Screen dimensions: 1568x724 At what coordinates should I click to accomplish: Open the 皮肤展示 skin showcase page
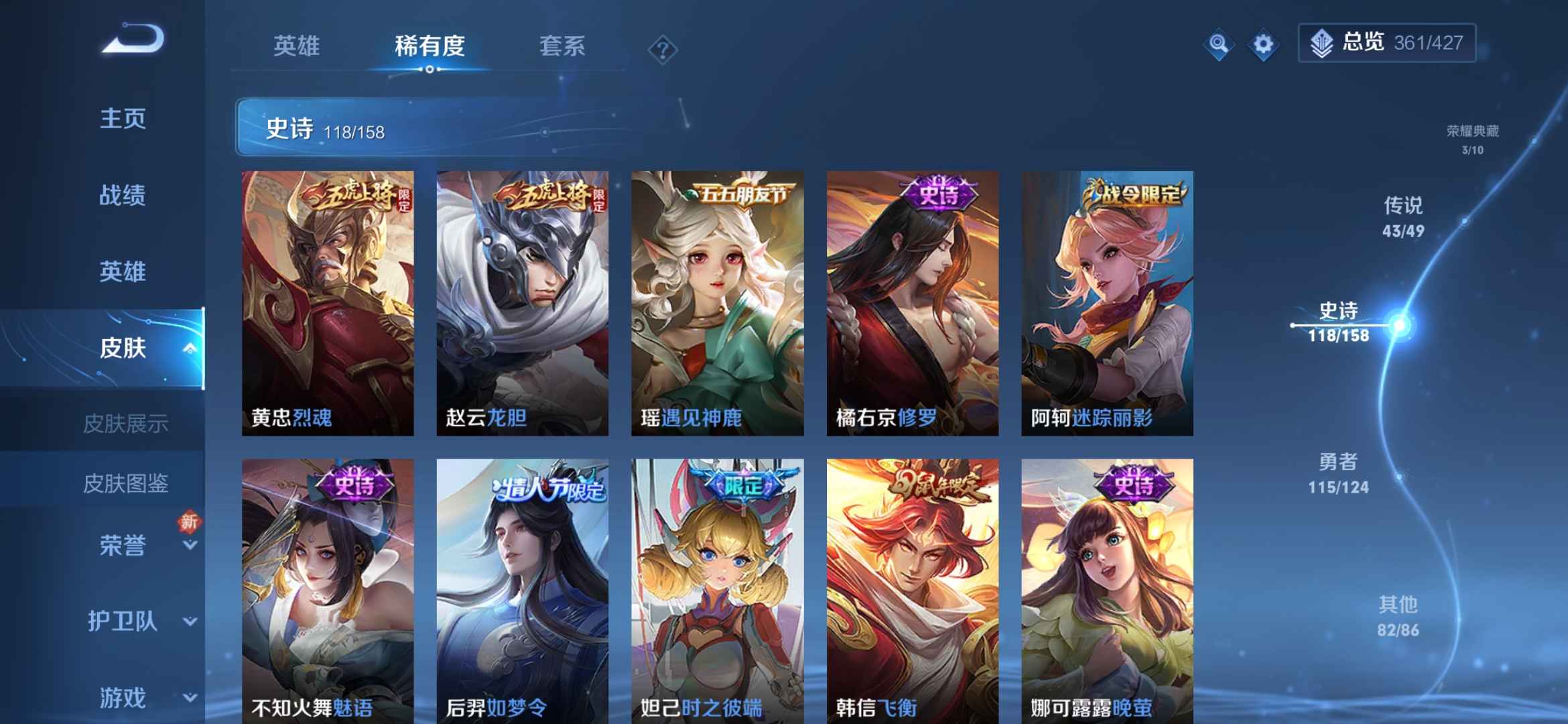tap(127, 423)
